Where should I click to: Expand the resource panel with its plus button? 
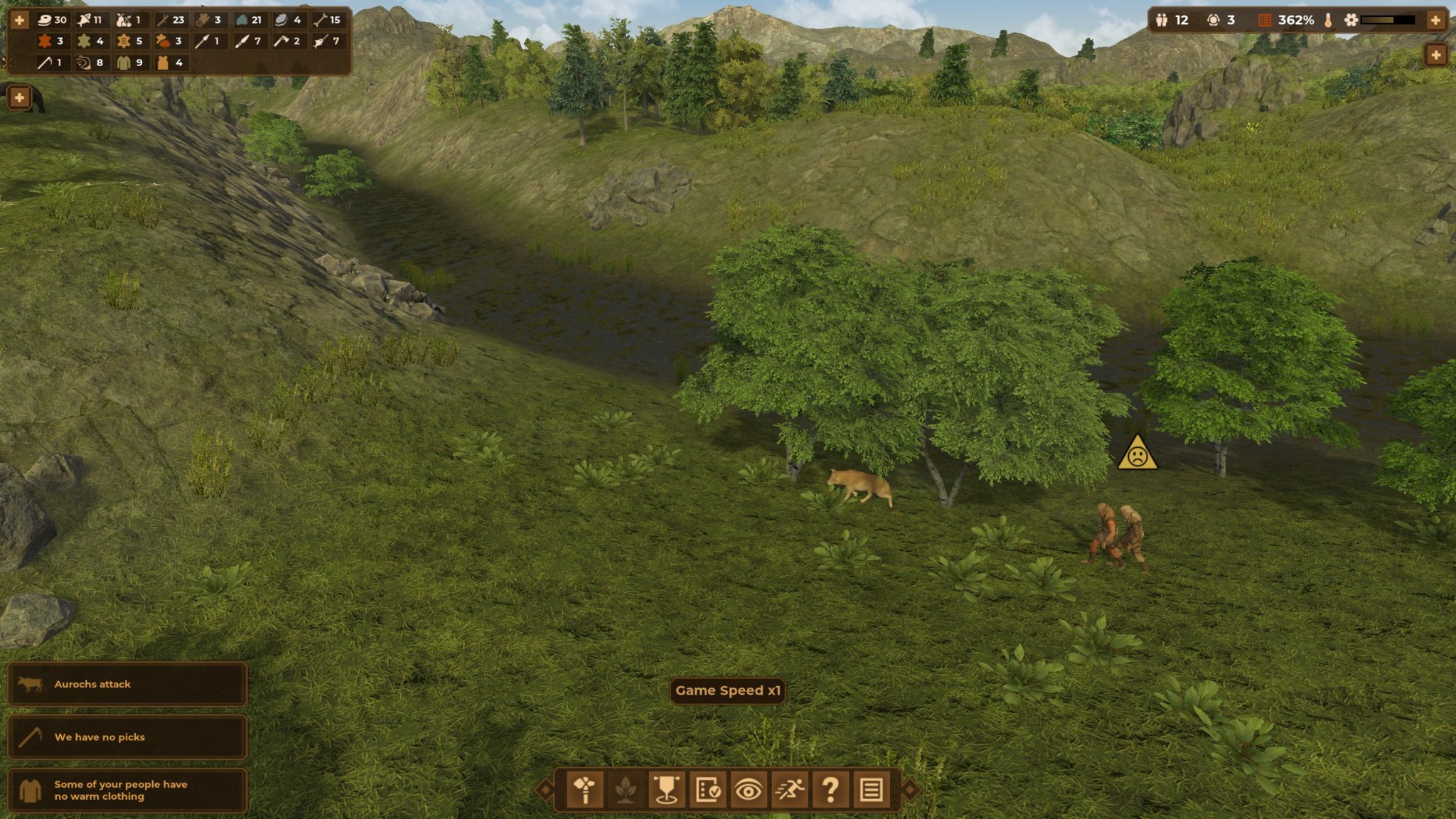coord(19,20)
